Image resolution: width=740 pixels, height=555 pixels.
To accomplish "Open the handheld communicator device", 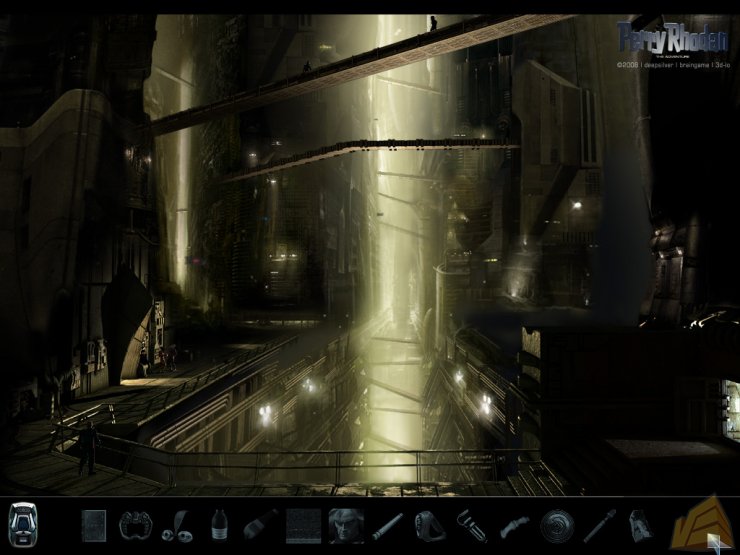I will click(x=22, y=523).
